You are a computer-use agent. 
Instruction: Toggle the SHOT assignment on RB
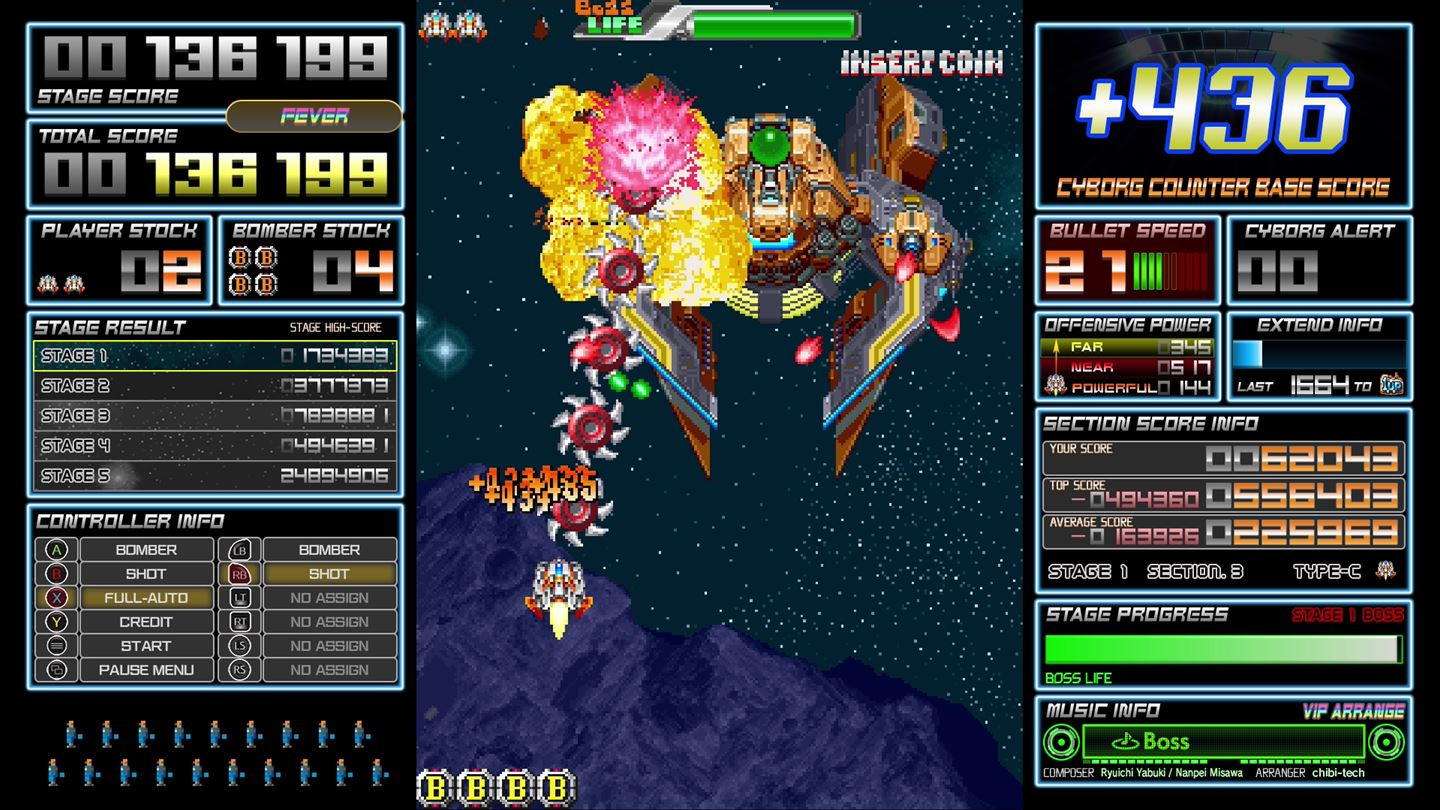click(330, 574)
